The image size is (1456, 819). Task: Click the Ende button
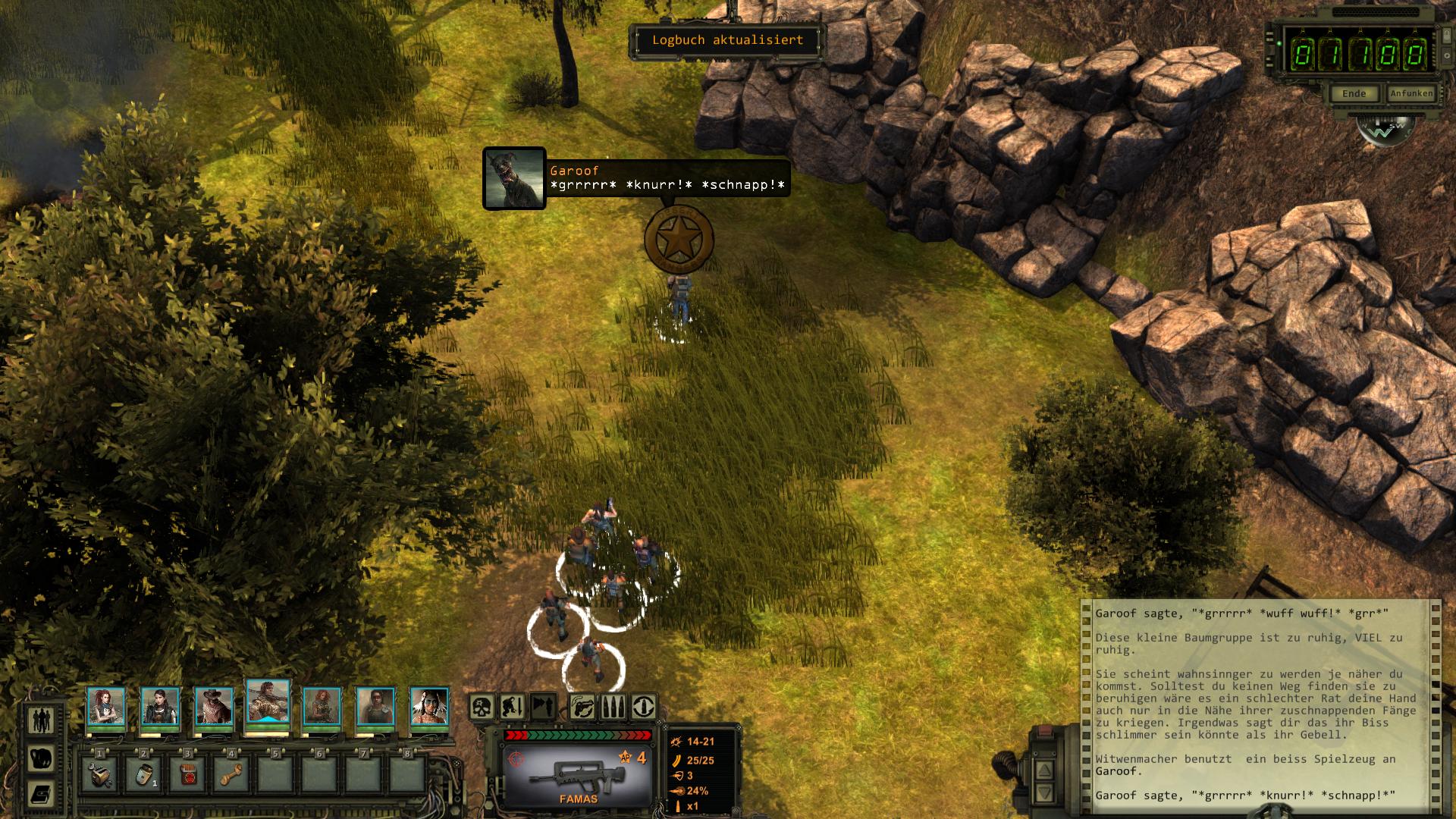click(1354, 94)
